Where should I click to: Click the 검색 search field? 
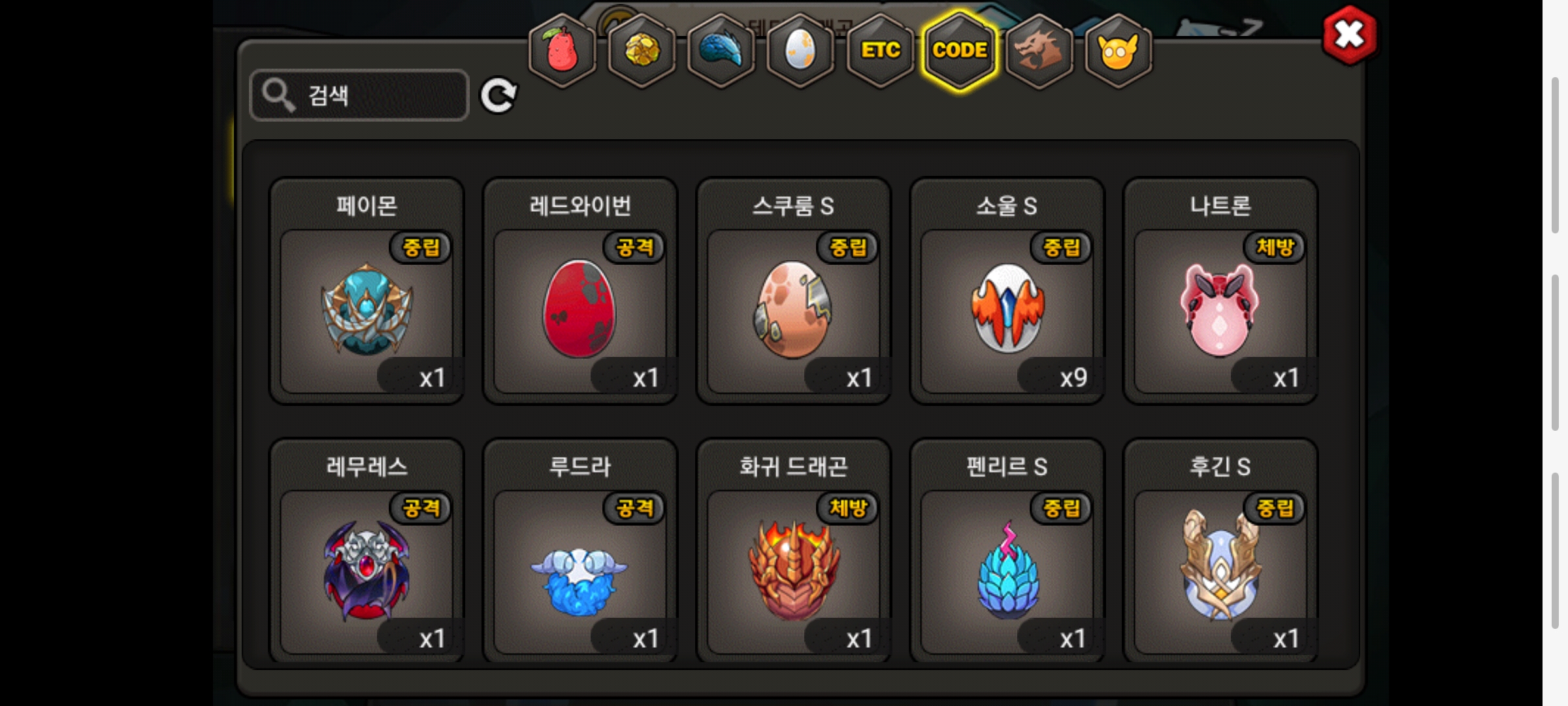[x=359, y=95]
